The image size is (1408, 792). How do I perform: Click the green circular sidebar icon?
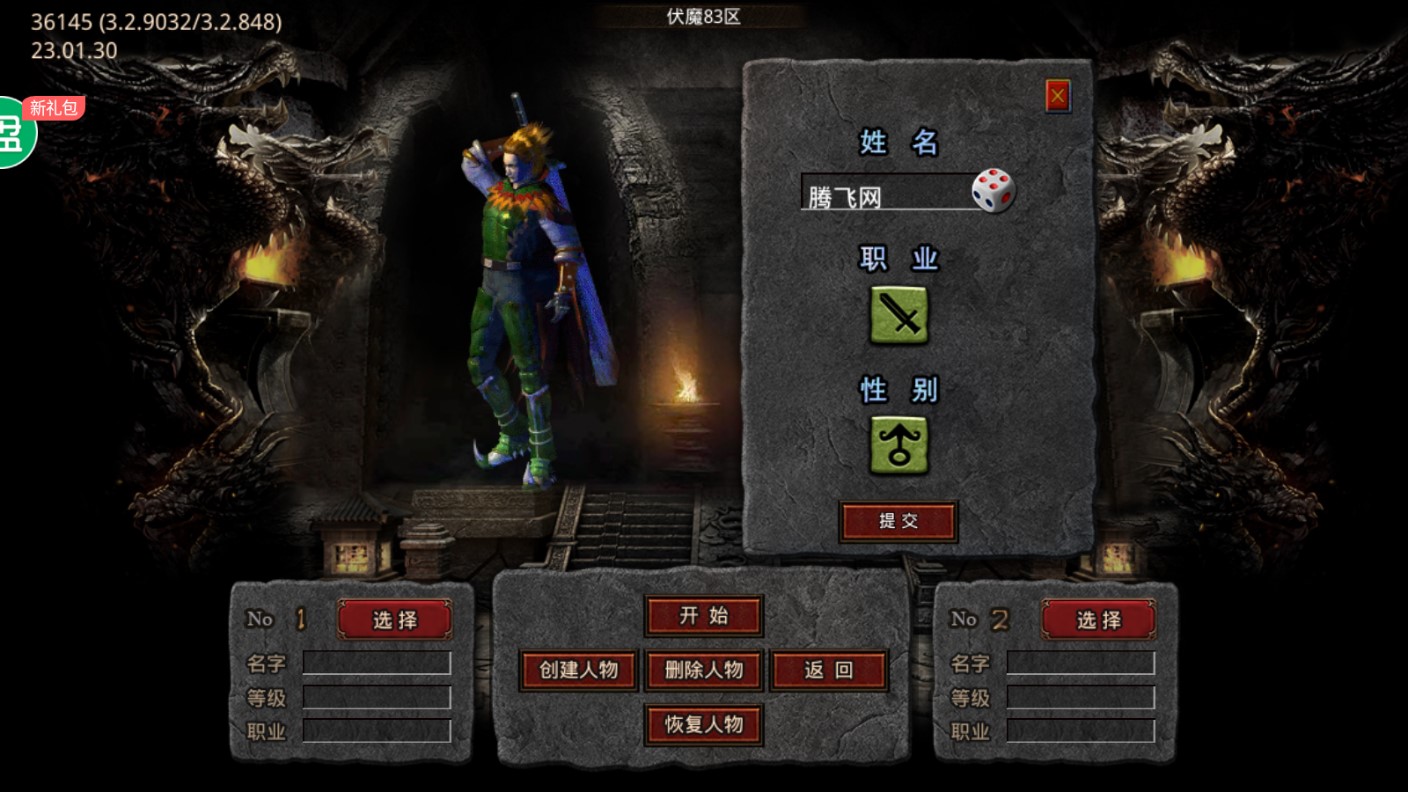(x=12, y=130)
